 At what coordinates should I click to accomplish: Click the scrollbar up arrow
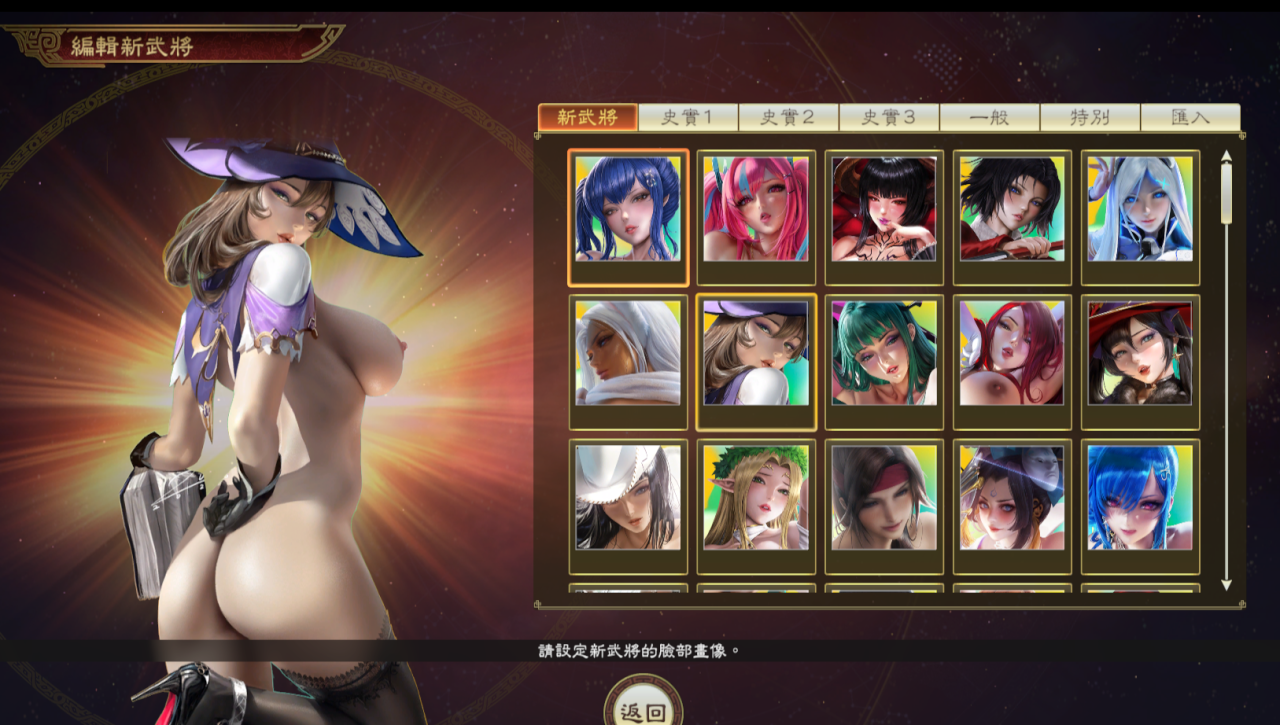coord(1226,156)
